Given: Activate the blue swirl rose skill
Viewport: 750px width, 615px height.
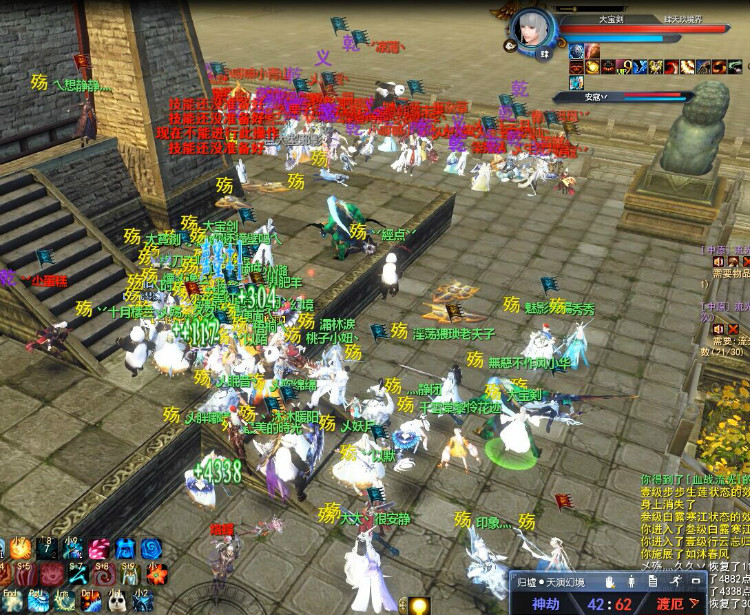Looking at the screenshot, I should pos(151,549).
